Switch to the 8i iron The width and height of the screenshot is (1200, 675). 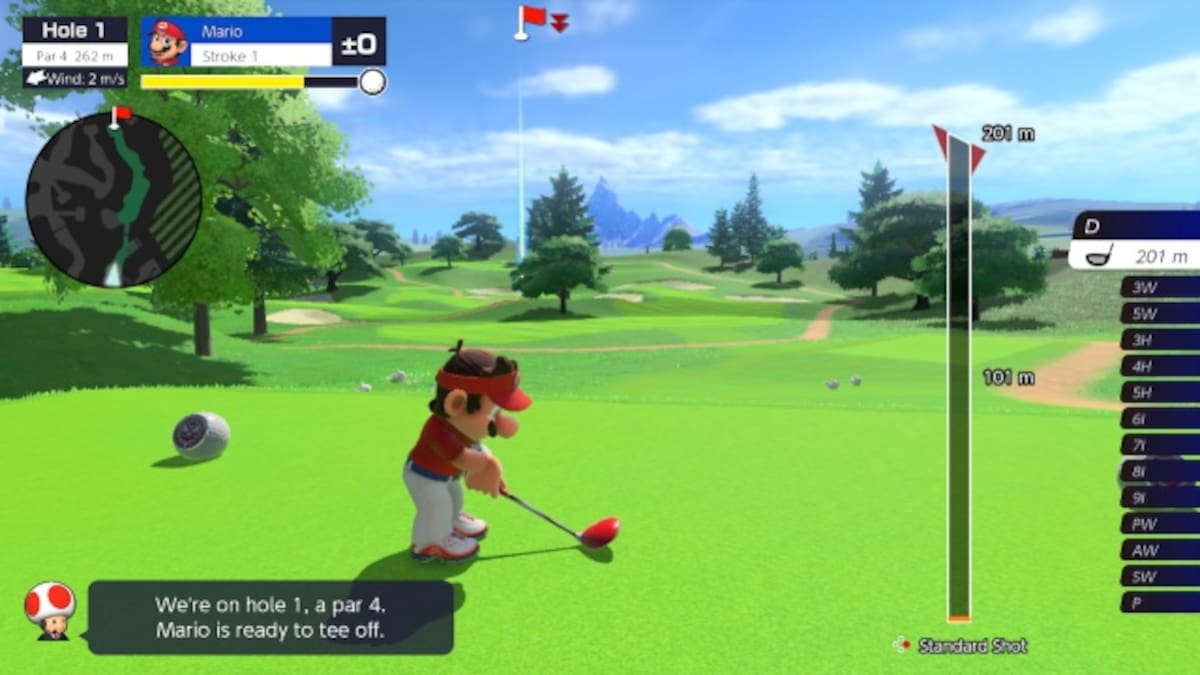pyautogui.click(x=1160, y=471)
